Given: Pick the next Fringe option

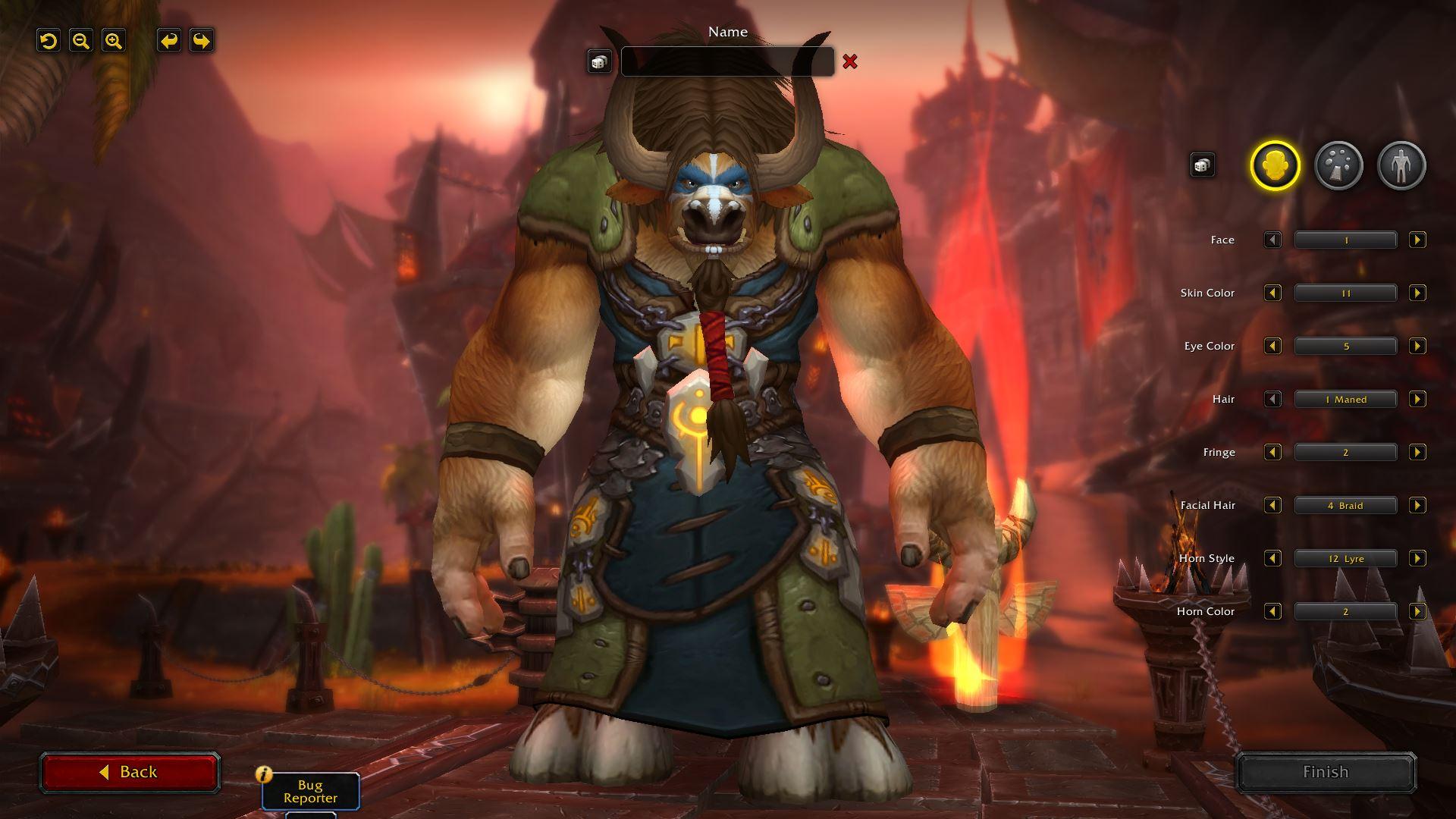Looking at the screenshot, I should 1417,452.
